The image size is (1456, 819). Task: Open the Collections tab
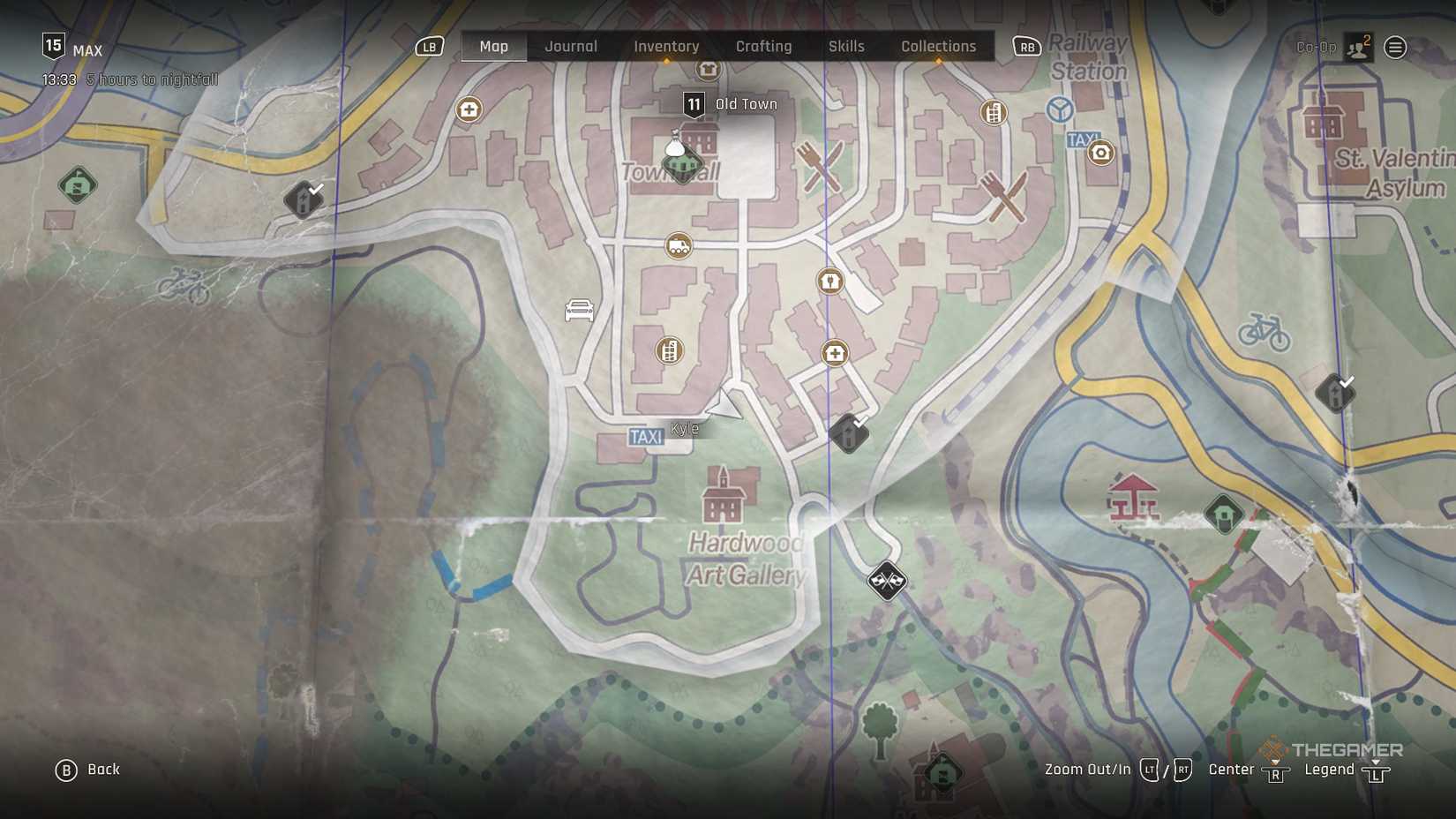pyautogui.click(x=938, y=46)
